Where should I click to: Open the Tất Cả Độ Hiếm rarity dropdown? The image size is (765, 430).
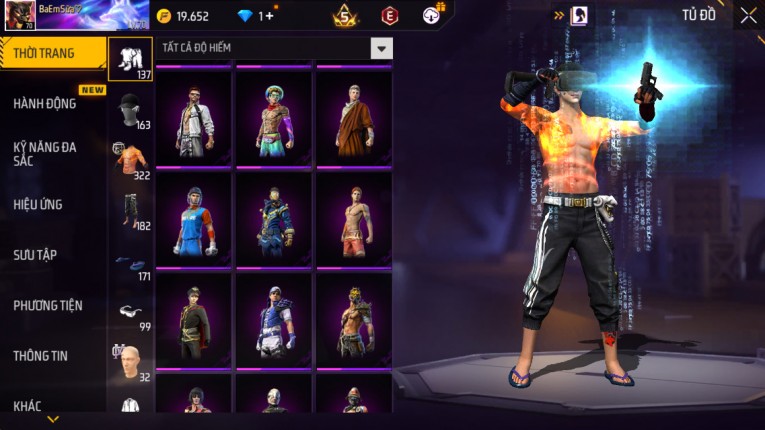(x=381, y=48)
